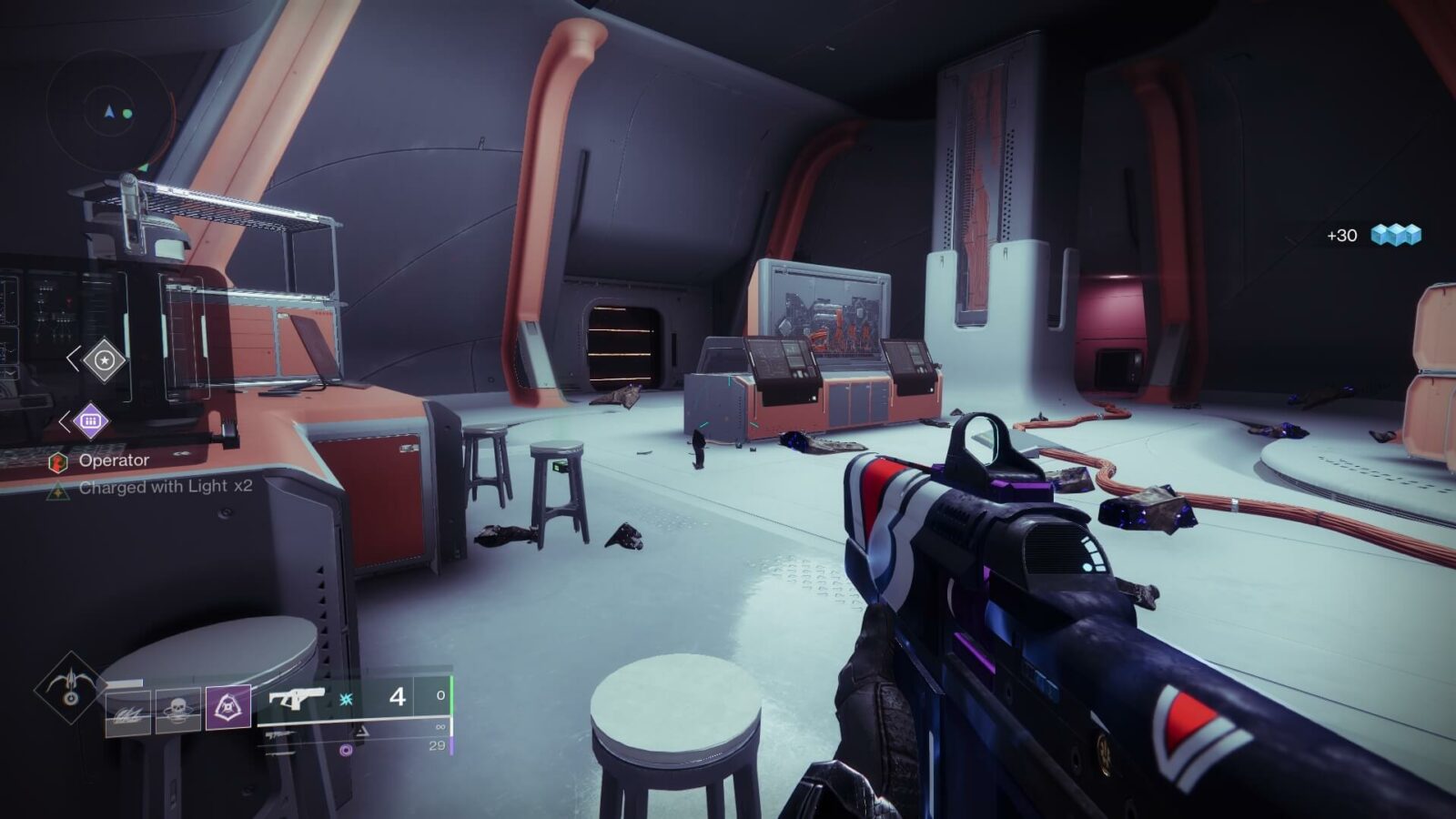Viewport: 1456px width, 819px height.
Task: Select the blue special ammo snowflake icon
Action: [x=346, y=699]
